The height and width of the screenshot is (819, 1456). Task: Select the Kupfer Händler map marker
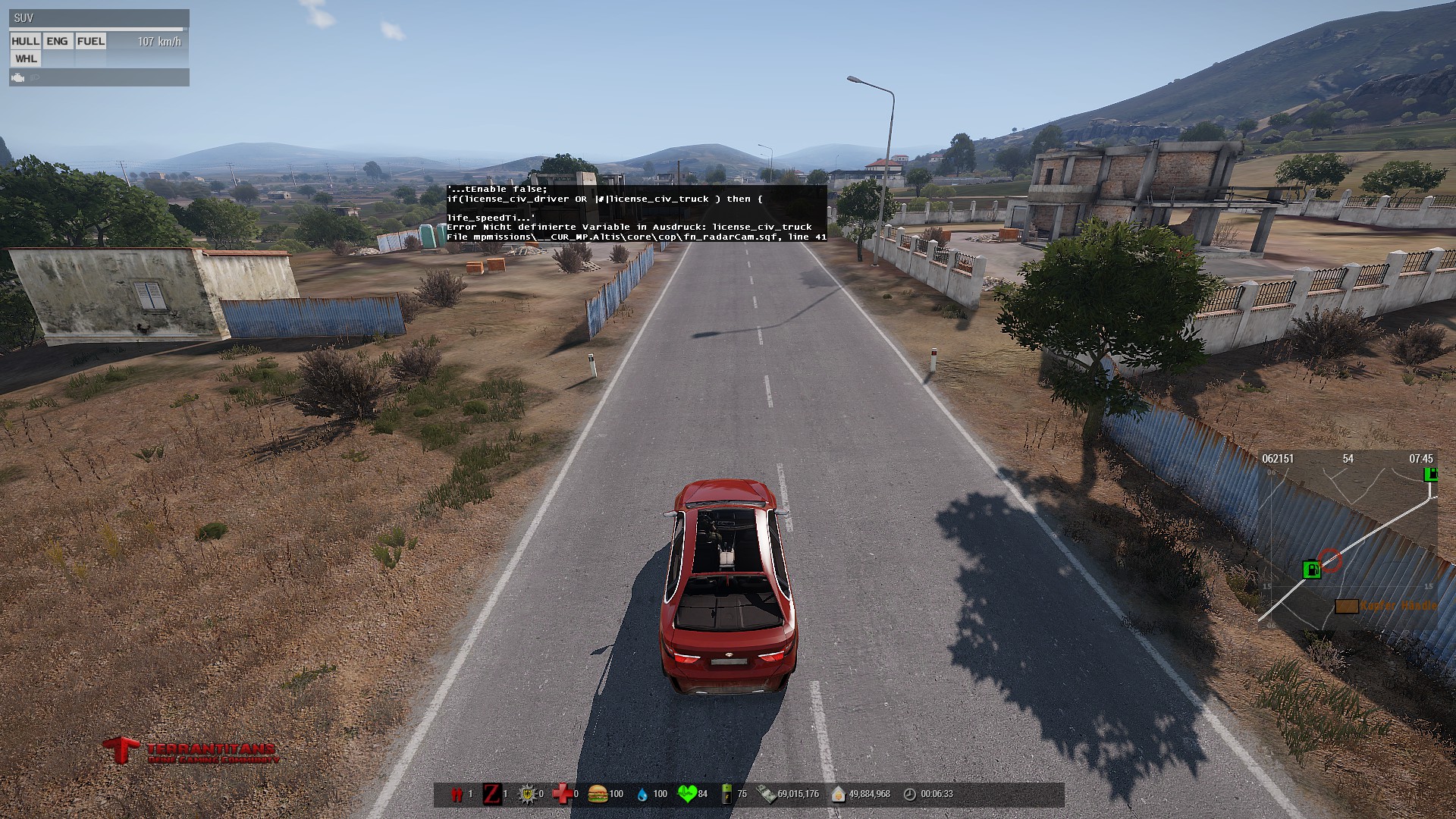coord(1347,606)
